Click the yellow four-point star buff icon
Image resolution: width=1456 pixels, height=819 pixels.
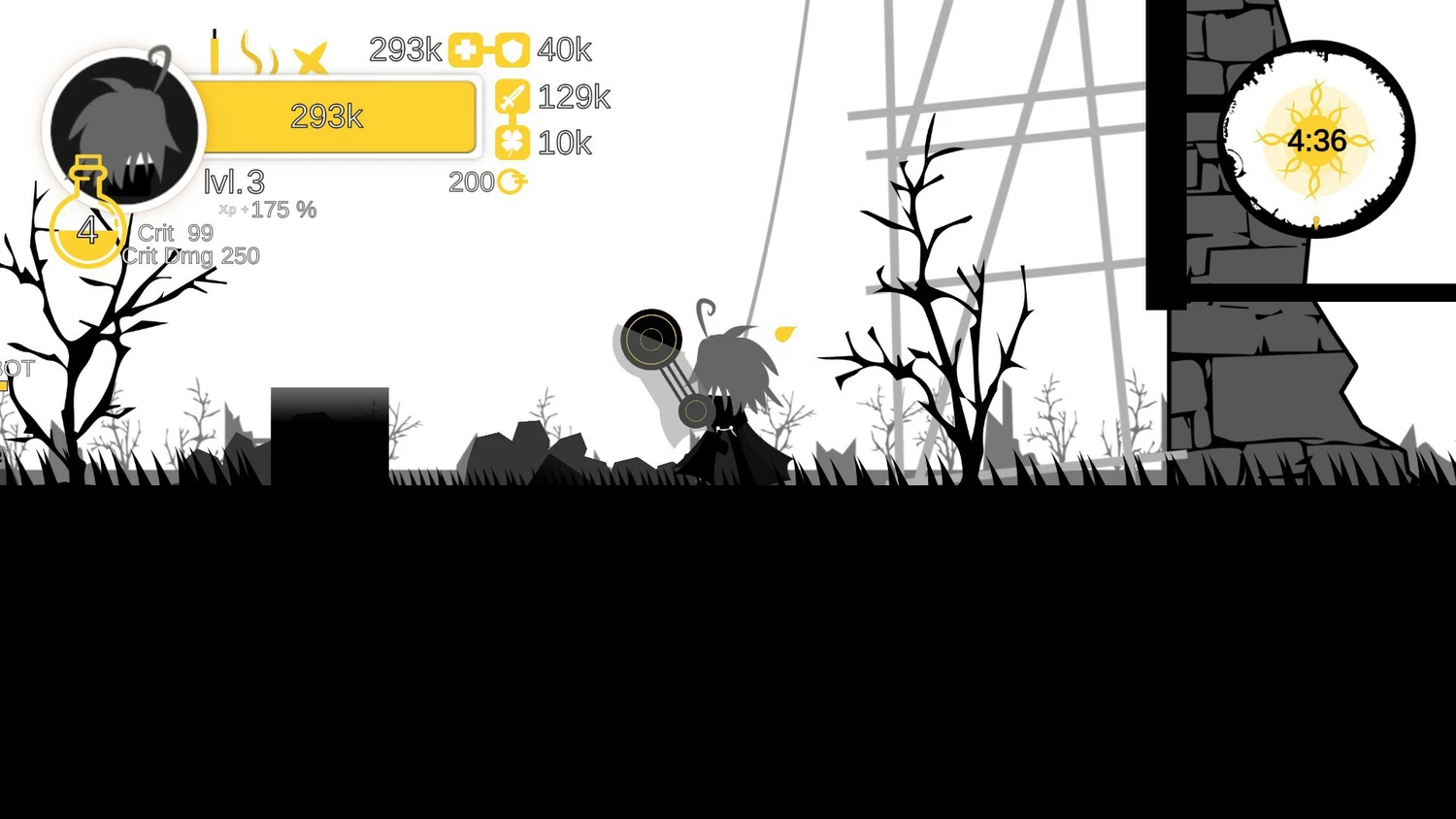click(311, 58)
